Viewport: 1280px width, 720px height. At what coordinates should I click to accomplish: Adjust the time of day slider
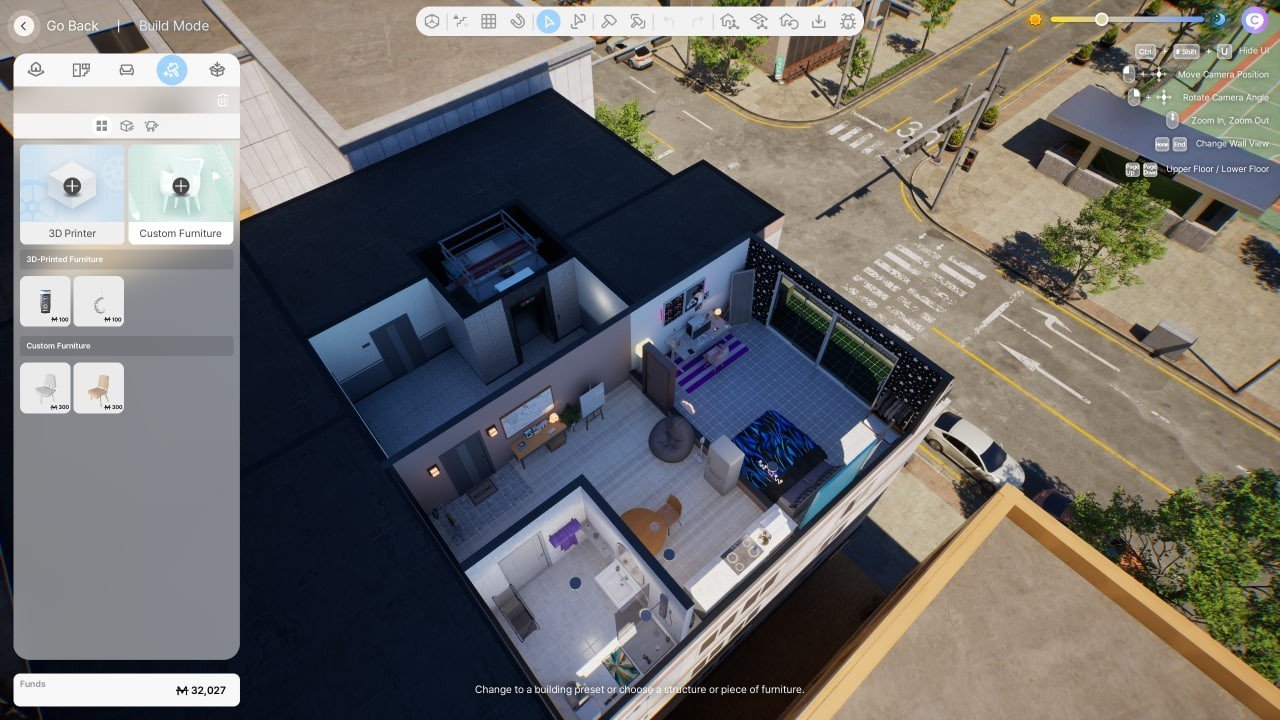click(1101, 19)
